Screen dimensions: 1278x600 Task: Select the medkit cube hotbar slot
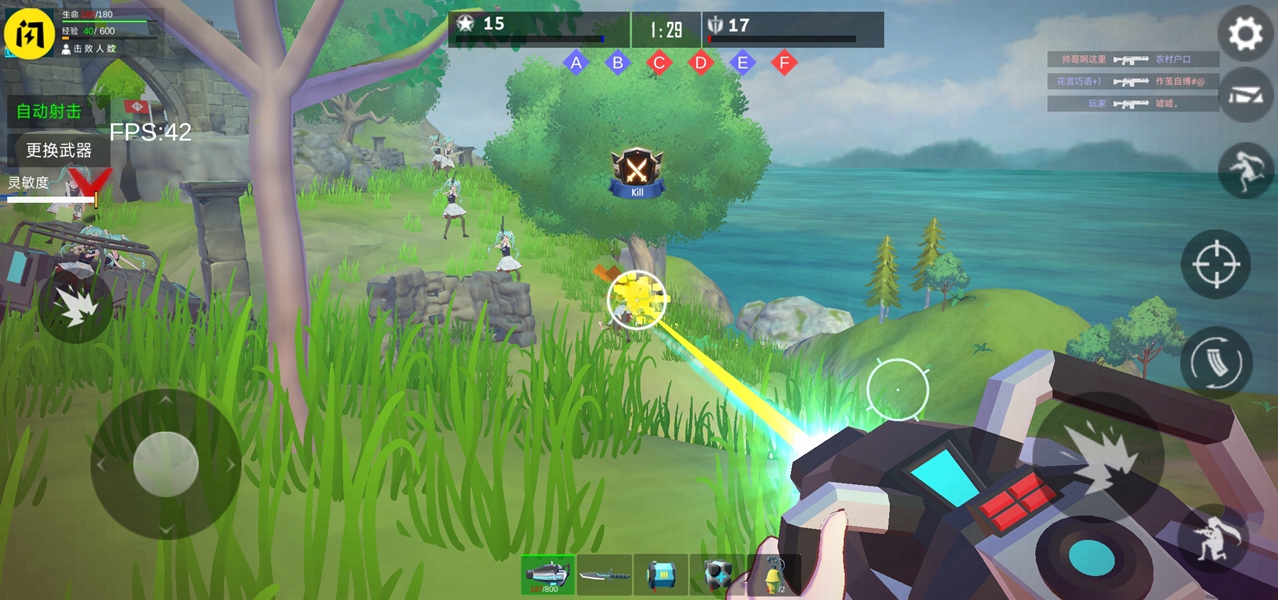pyautogui.click(x=717, y=575)
